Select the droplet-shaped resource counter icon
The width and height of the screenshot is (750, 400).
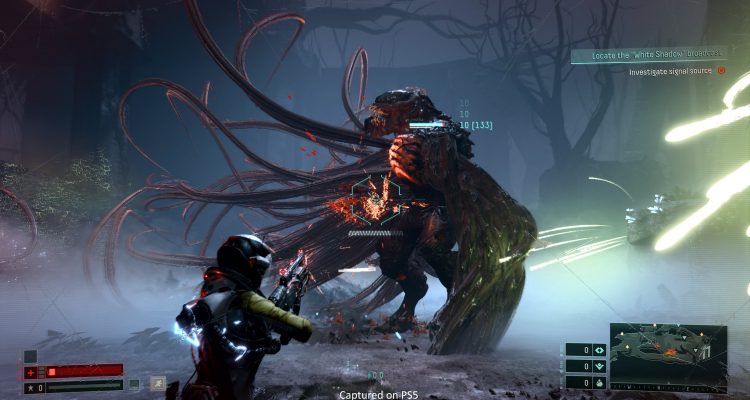[x=599, y=382]
